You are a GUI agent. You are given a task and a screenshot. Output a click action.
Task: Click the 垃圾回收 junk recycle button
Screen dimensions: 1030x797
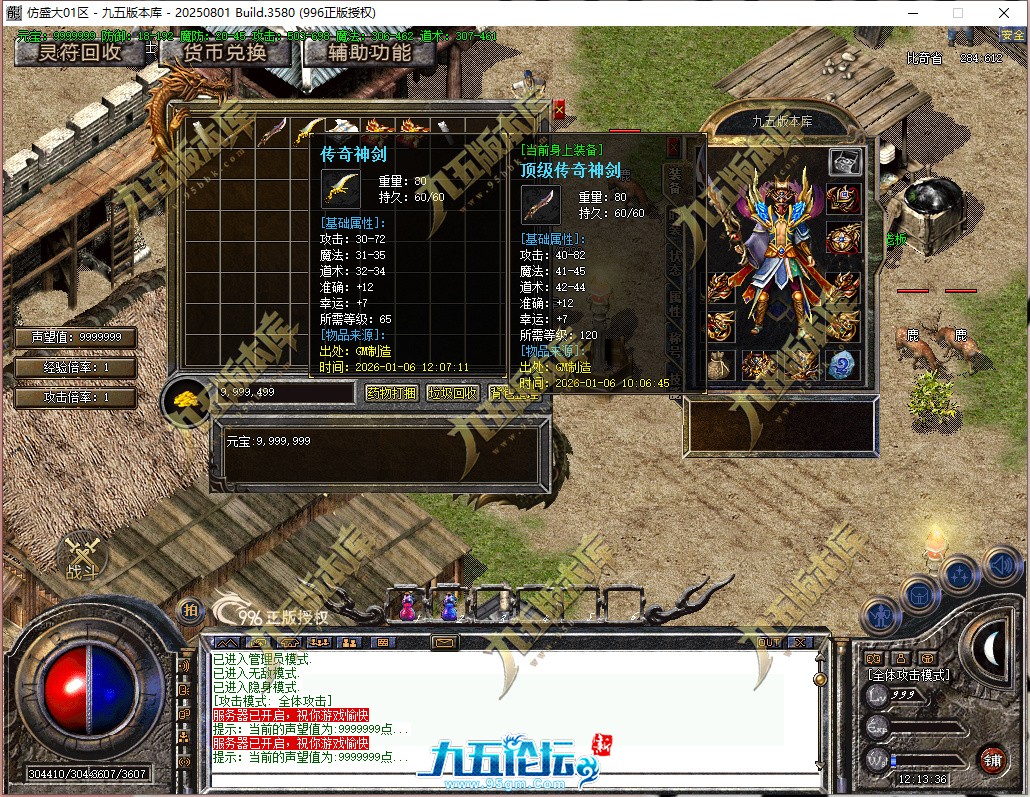pyautogui.click(x=453, y=393)
